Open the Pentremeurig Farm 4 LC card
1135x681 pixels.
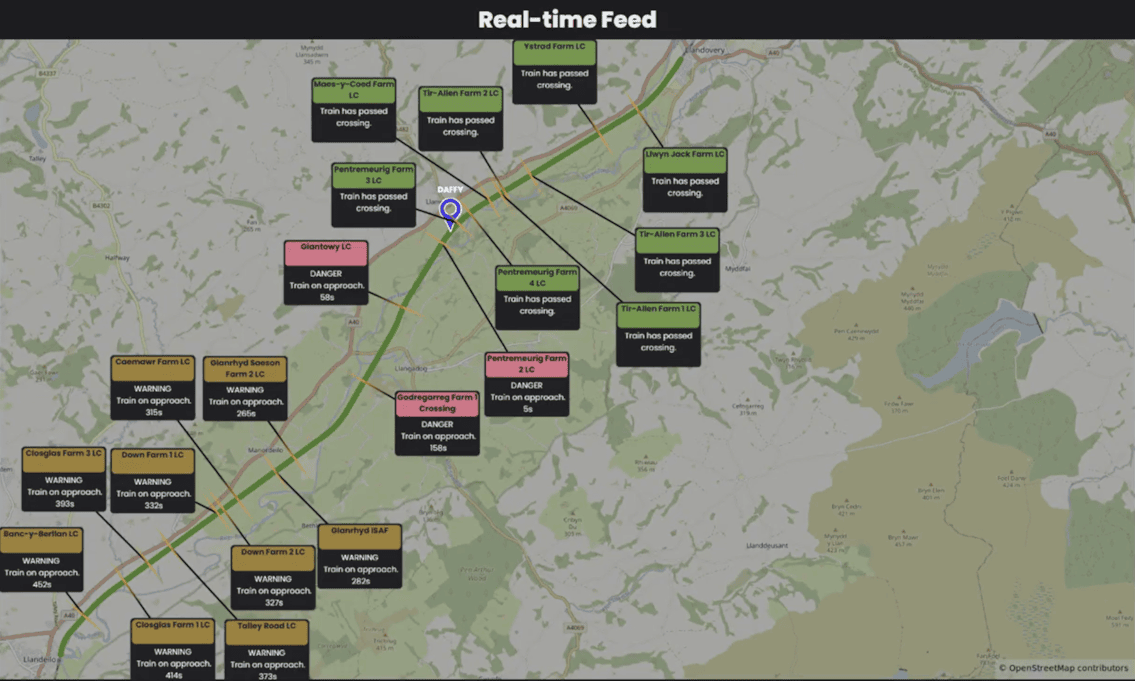click(537, 297)
